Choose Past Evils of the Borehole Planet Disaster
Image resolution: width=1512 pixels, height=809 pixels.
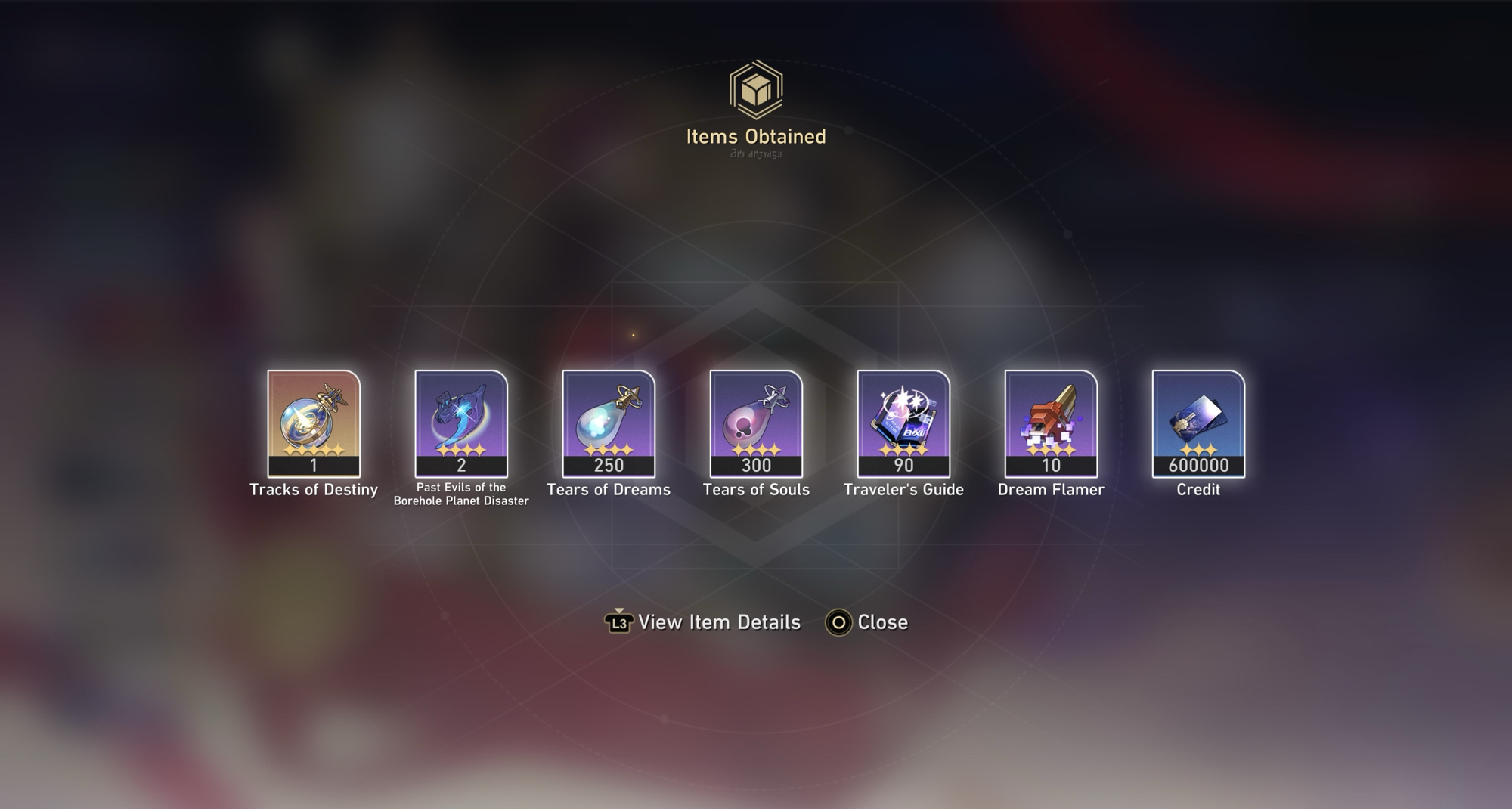pos(461,423)
